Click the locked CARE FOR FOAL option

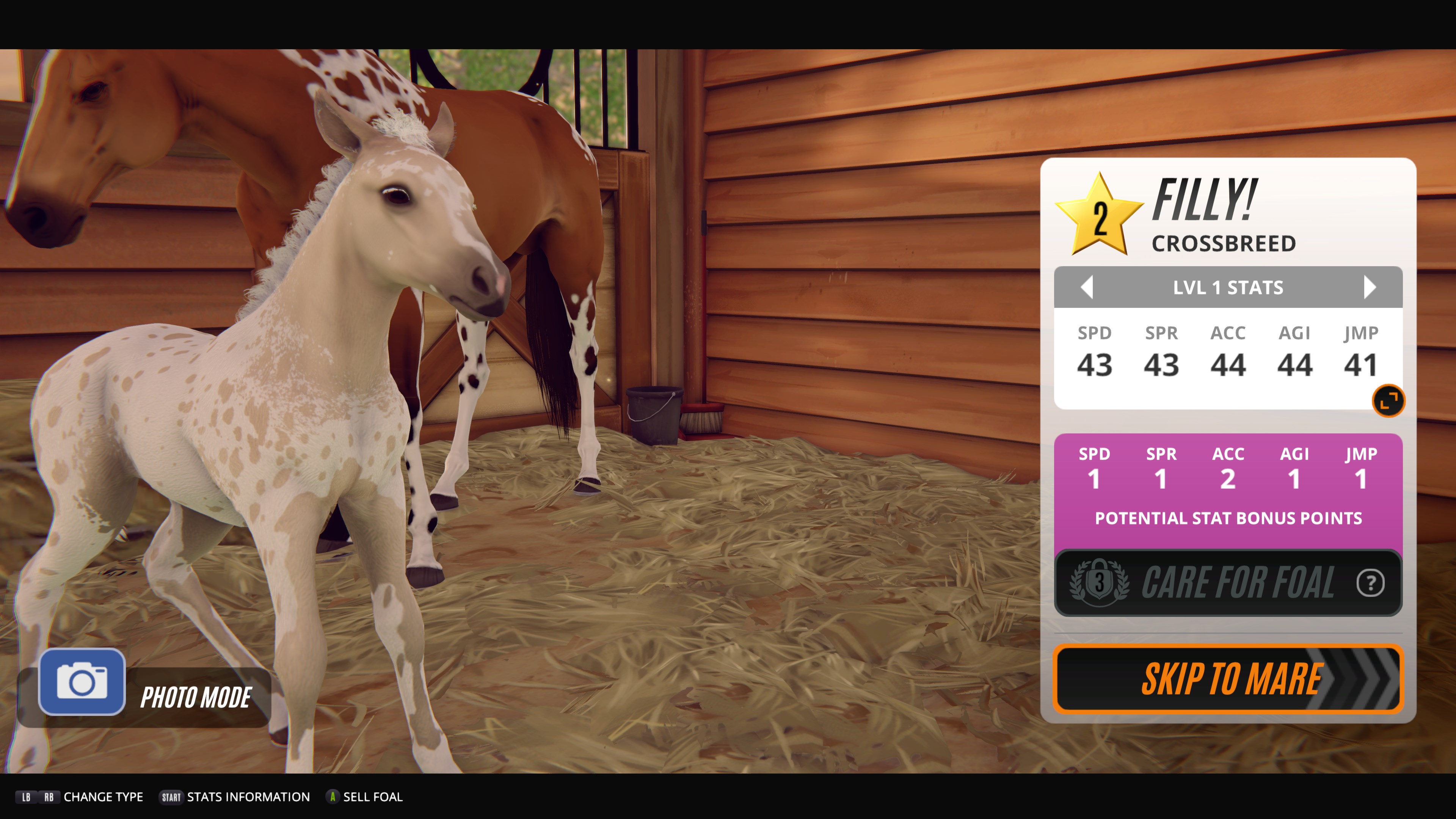click(x=1227, y=582)
